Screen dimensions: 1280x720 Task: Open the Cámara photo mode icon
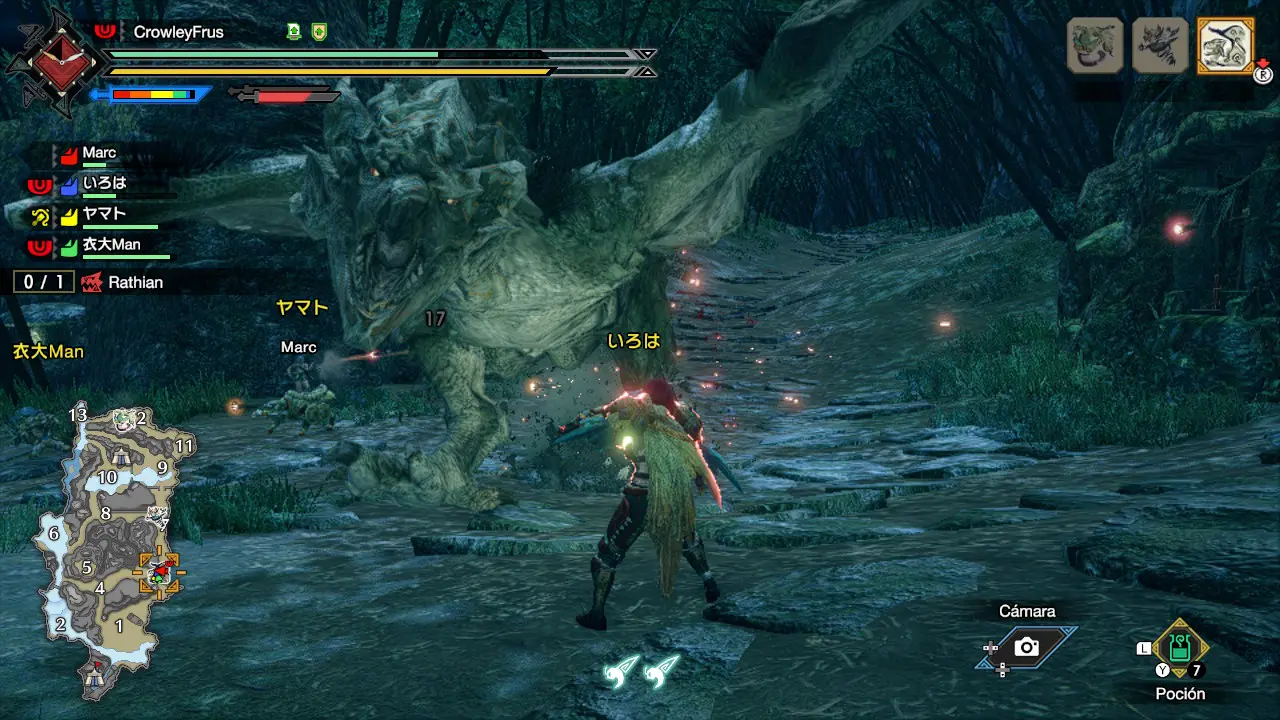coord(1027,647)
